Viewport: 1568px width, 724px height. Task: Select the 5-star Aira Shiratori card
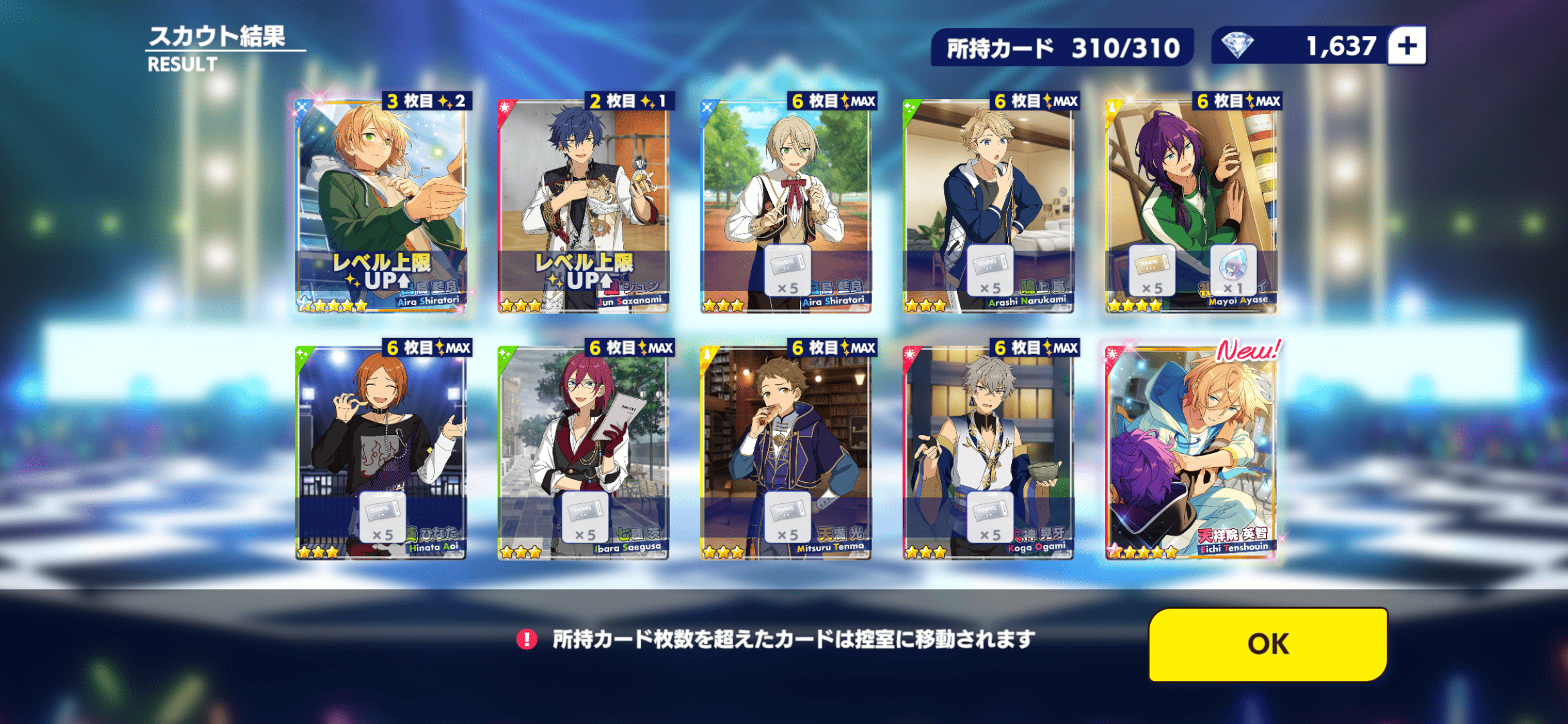click(x=381, y=206)
